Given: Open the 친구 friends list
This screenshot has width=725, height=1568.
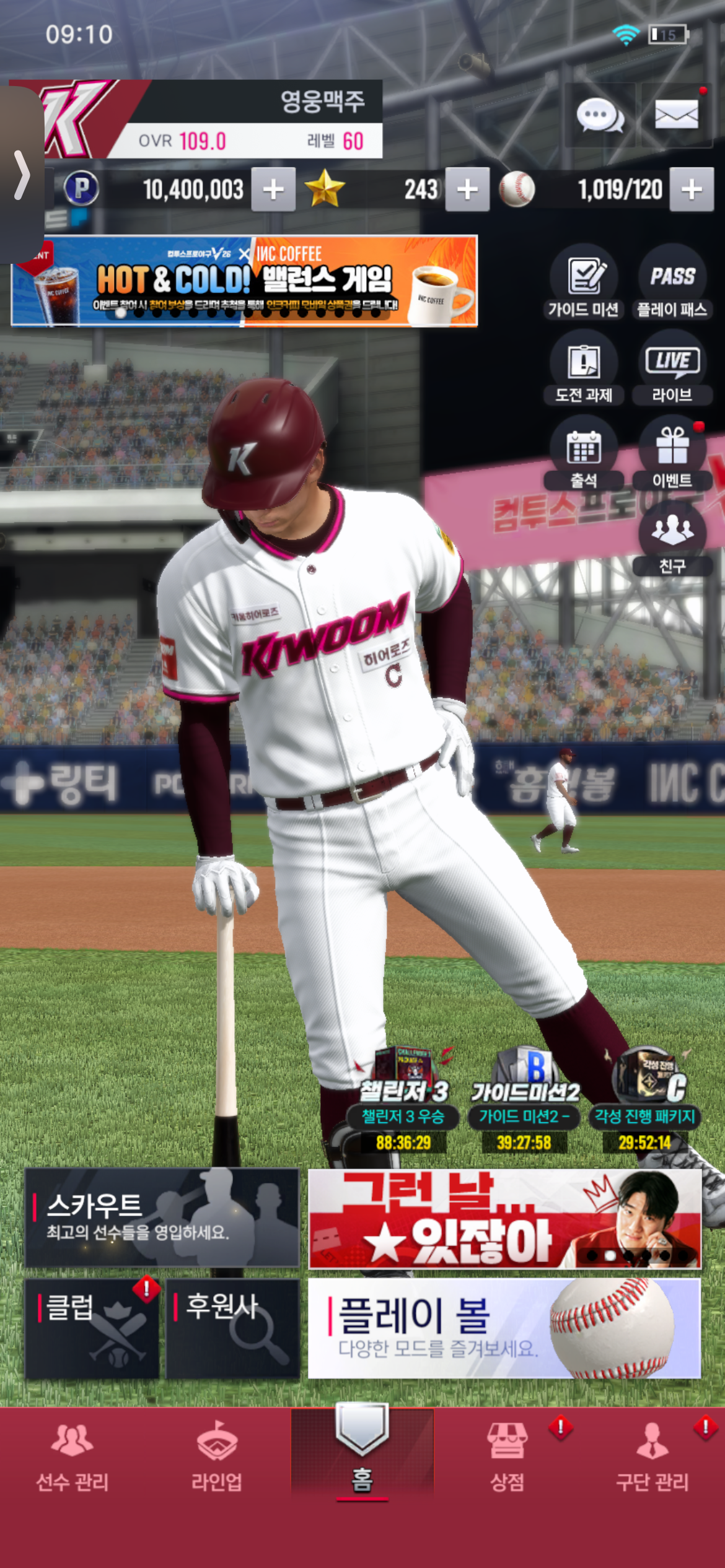Looking at the screenshot, I should (672, 539).
